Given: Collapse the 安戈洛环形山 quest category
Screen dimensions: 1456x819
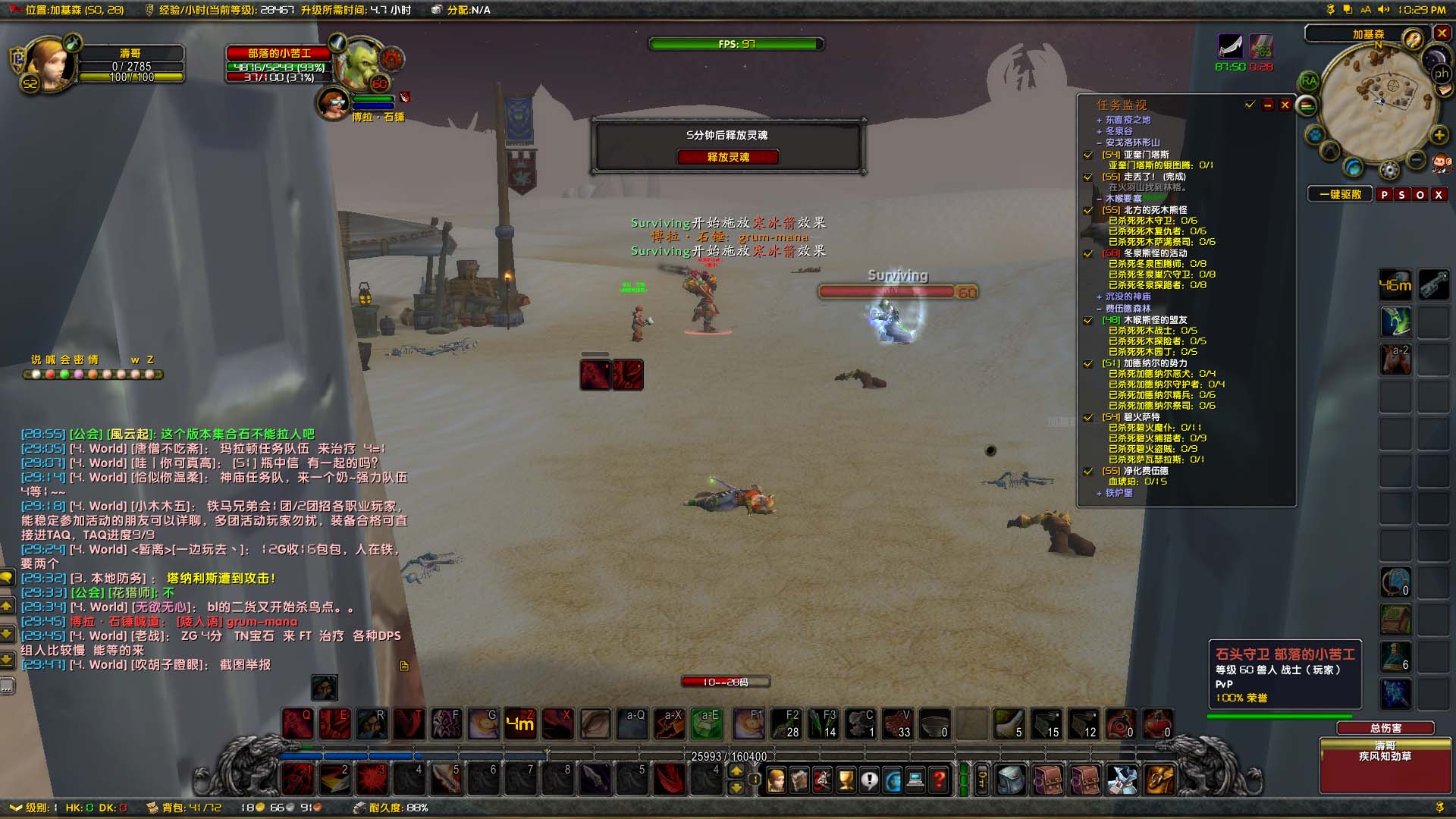Looking at the screenshot, I should pyautogui.click(x=1099, y=143).
